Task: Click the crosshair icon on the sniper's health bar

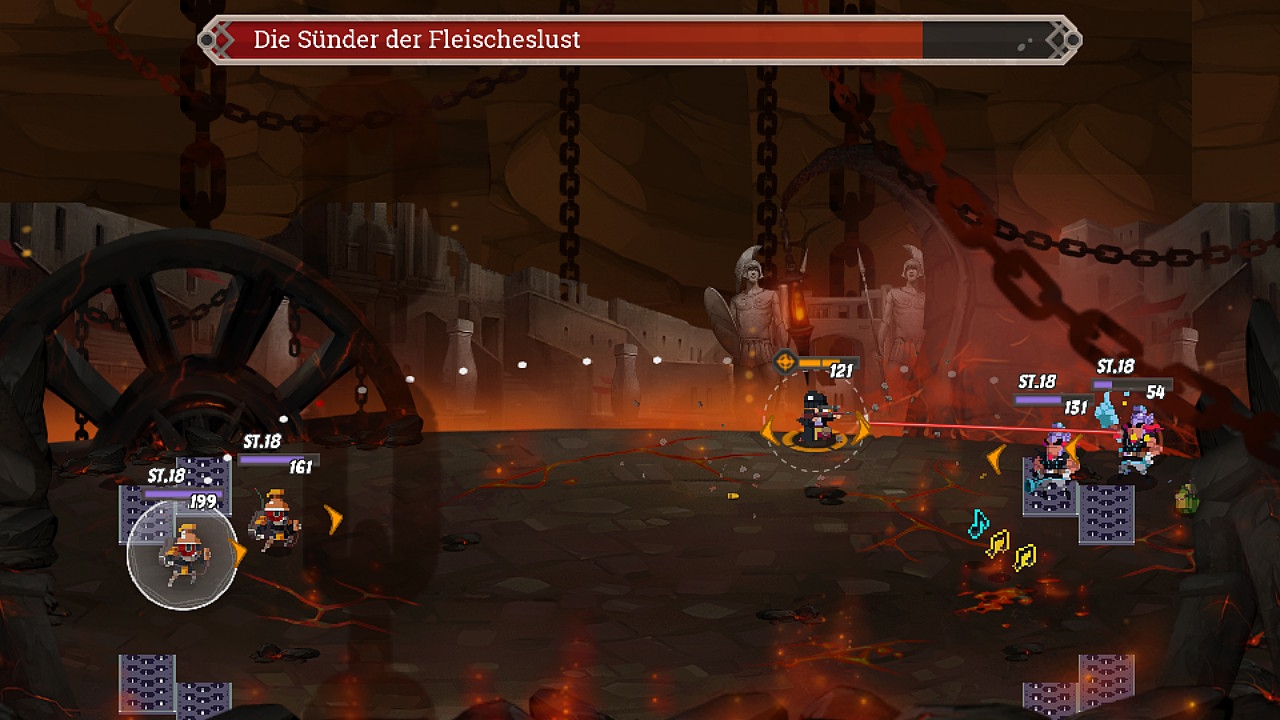Action: pos(785,361)
